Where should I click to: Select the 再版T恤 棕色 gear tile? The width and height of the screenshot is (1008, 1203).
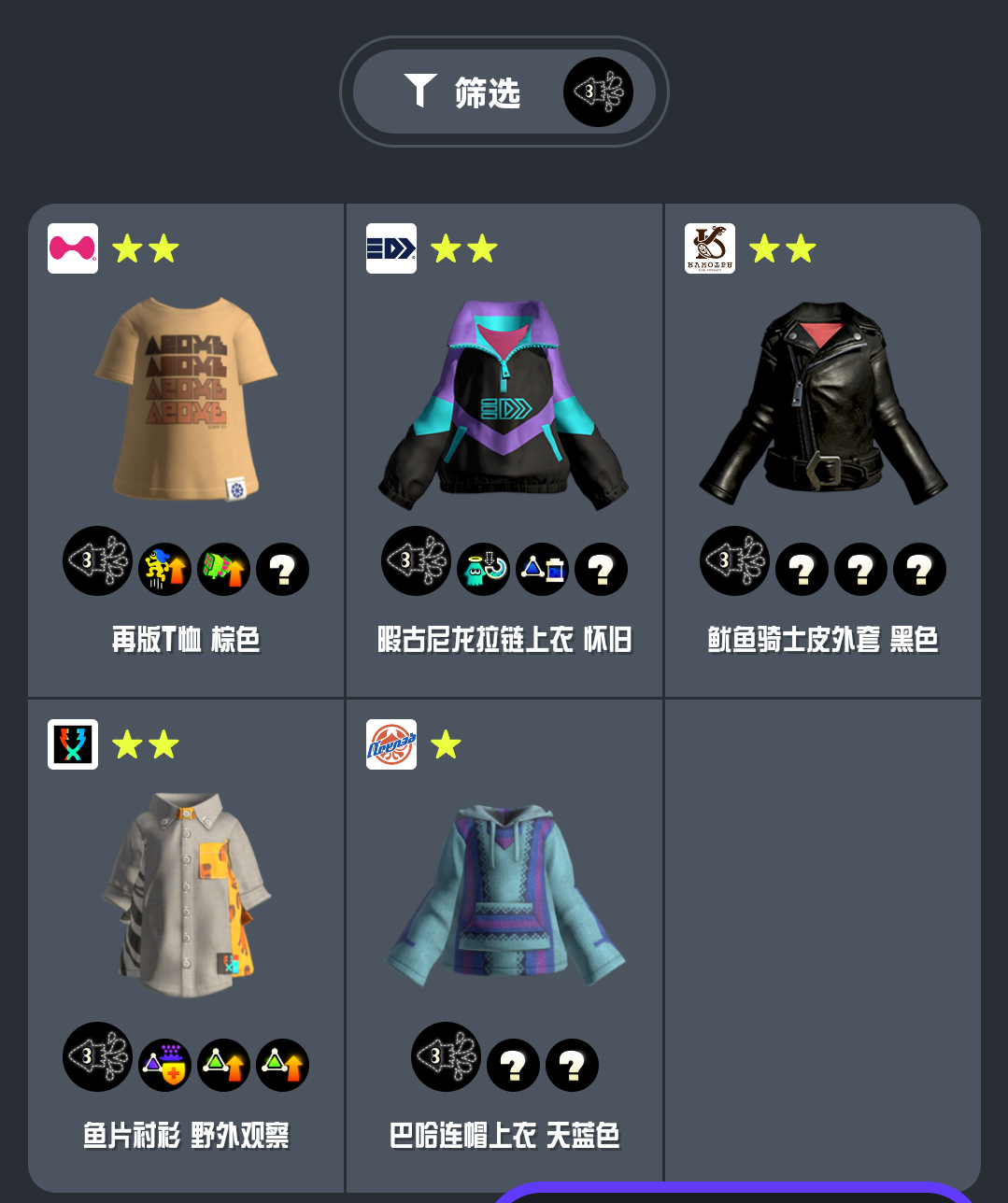click(186, 402)
